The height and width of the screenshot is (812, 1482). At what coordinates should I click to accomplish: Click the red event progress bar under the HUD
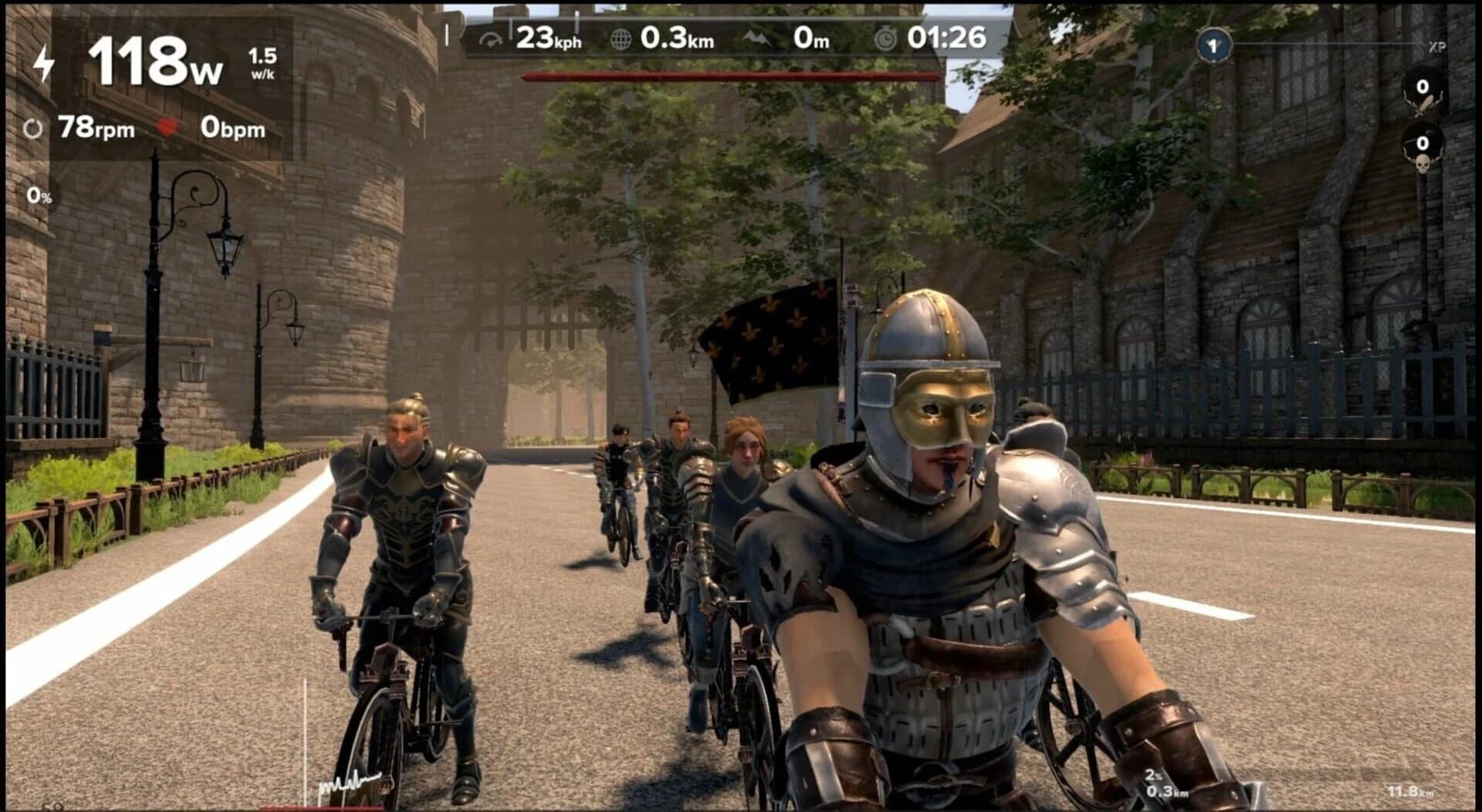(729, 75)
